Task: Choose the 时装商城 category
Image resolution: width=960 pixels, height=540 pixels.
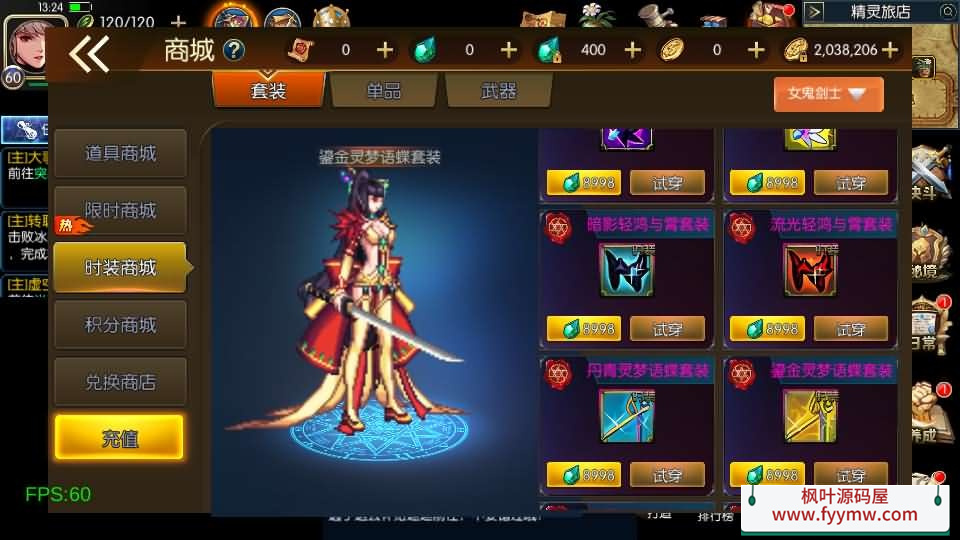Action: (x=120, y=268)
